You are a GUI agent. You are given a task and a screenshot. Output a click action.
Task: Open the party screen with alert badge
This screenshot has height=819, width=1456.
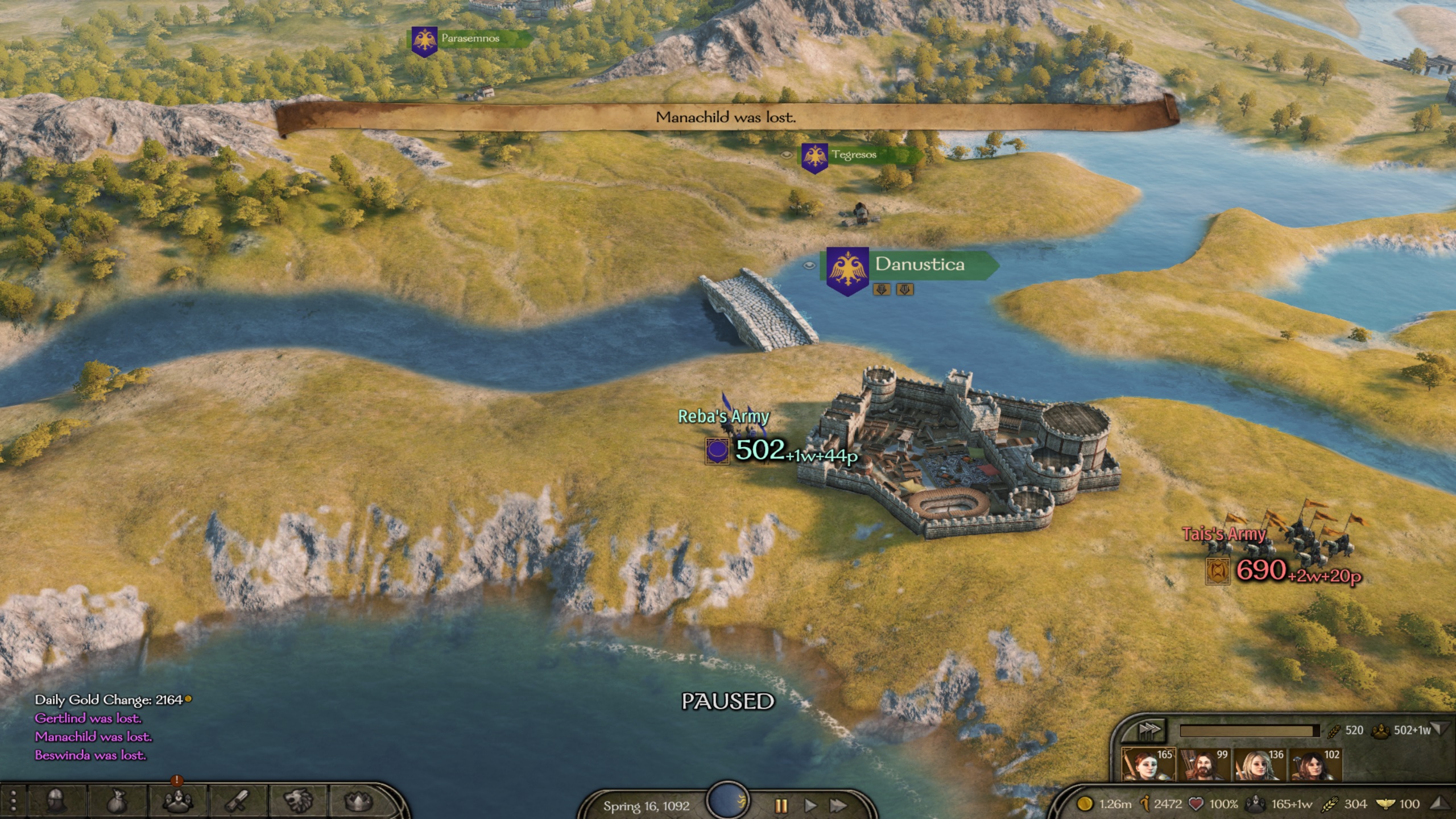(177, 801)
